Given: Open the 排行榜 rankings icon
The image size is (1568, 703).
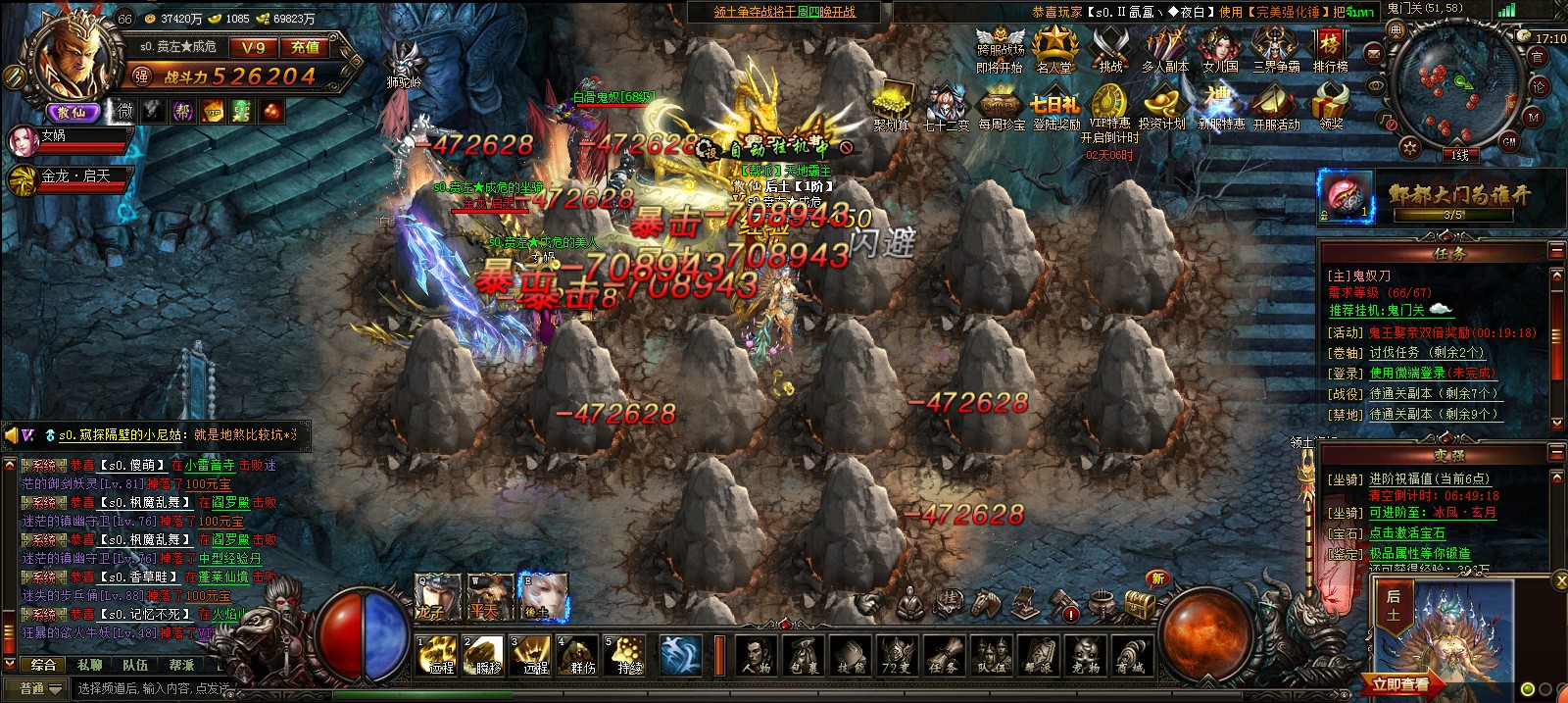Looking at the screenshot, I should click(x=1330, y=48).
